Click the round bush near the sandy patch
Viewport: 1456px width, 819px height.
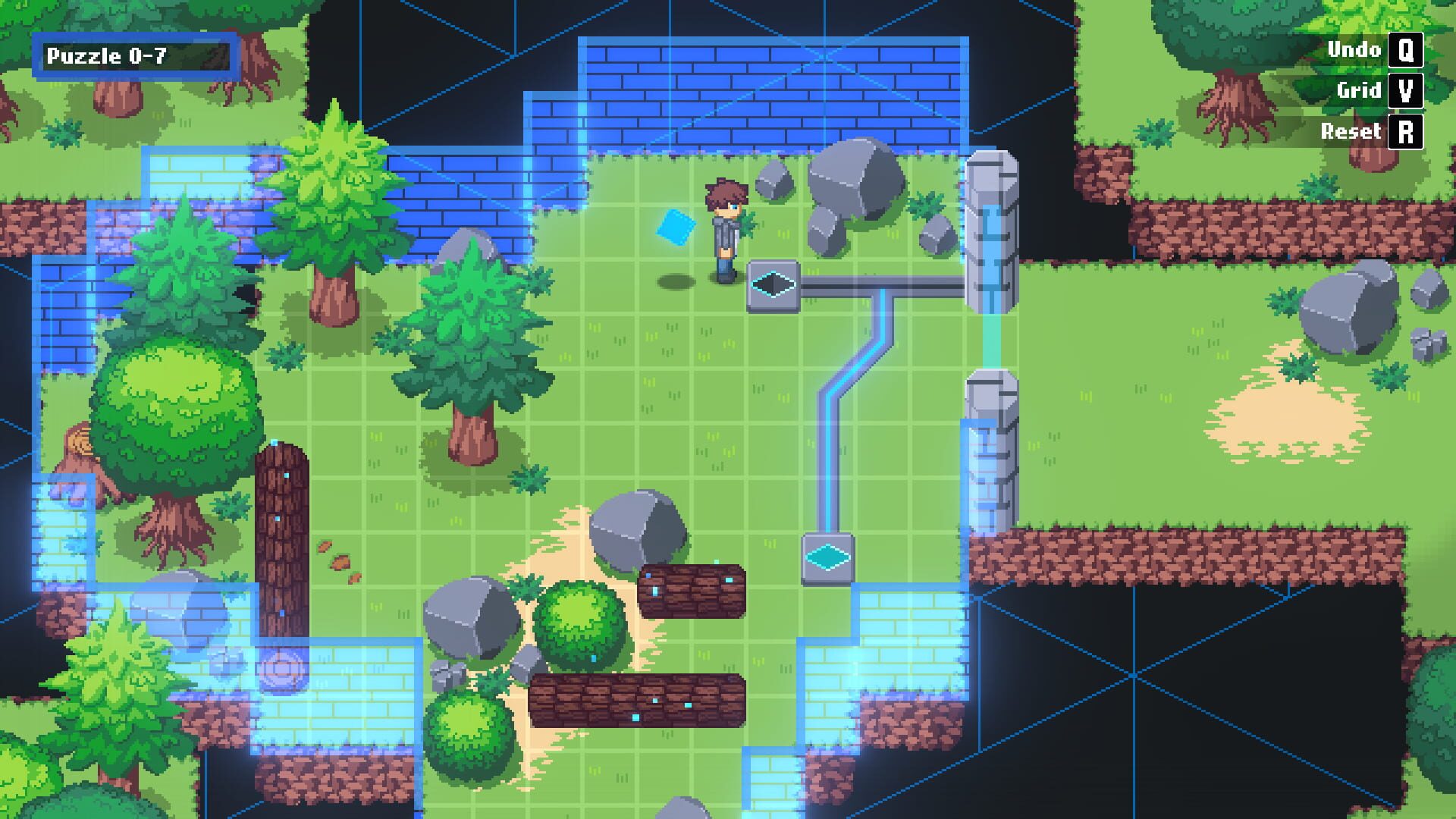580,626
